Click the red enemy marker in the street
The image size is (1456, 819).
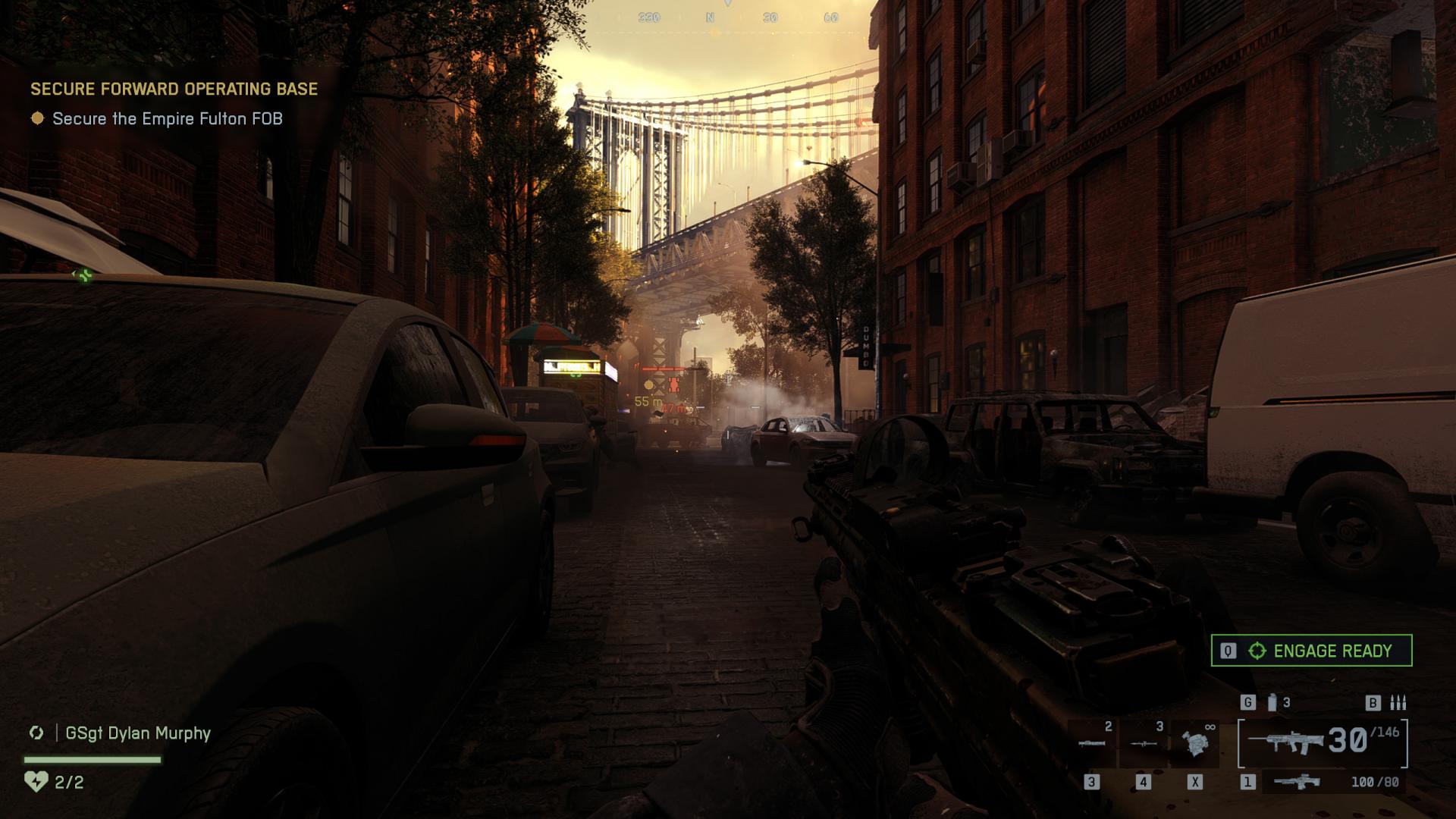674,384
